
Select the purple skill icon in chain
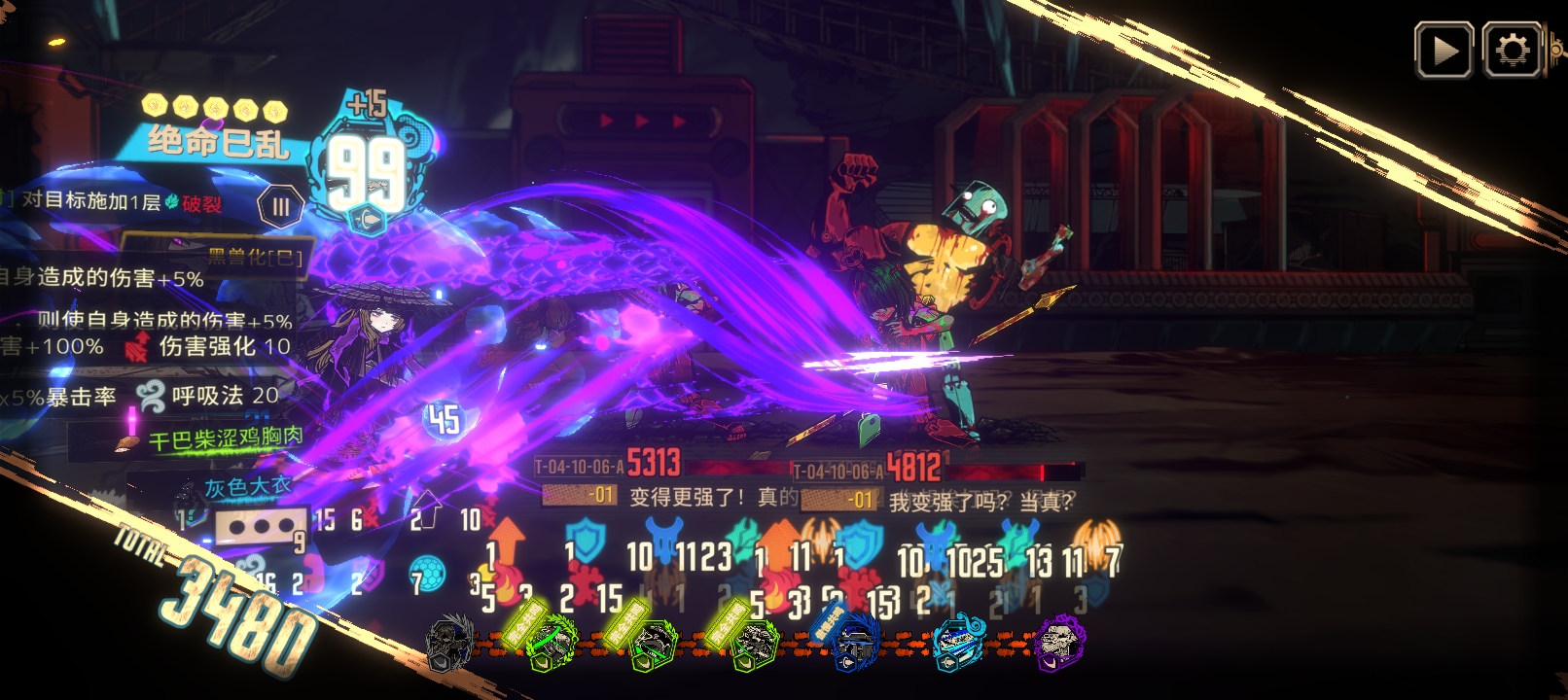pos(1060,644)
